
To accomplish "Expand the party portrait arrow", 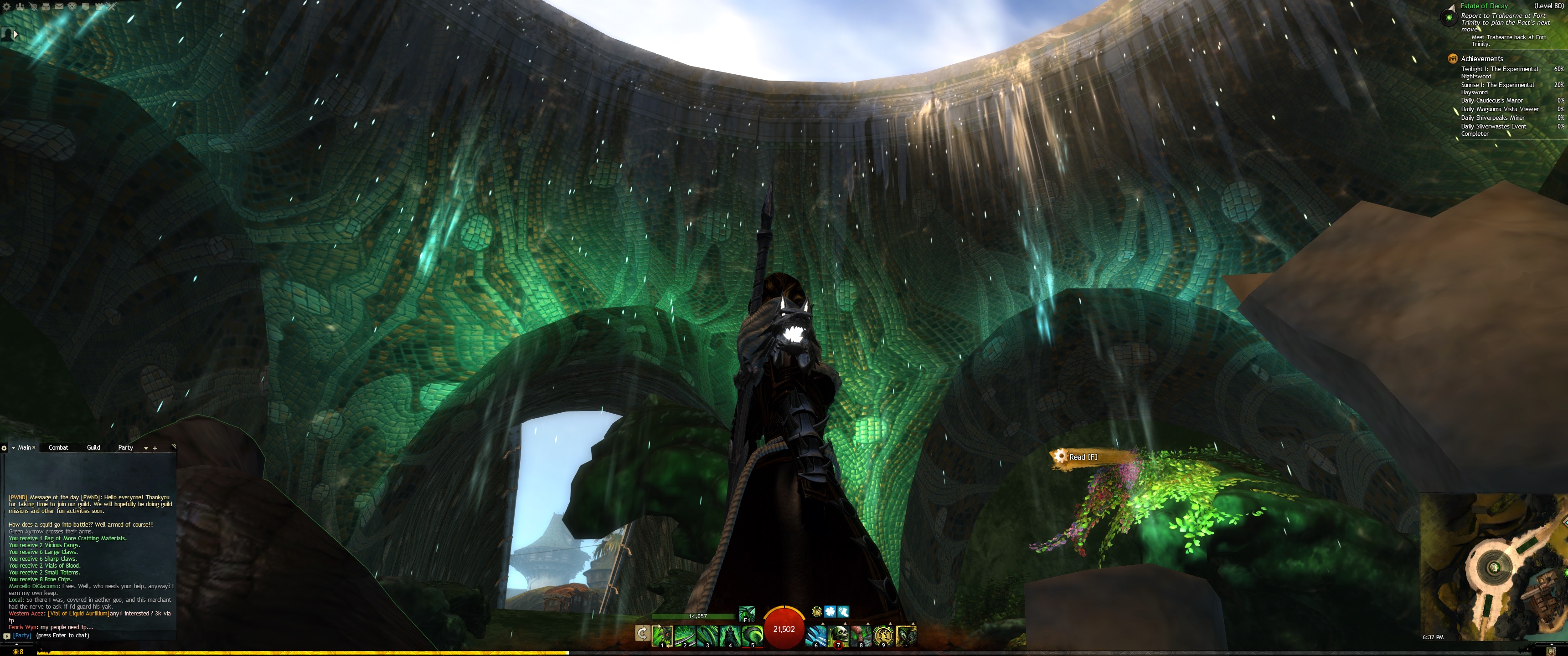I will coord(16,34).
